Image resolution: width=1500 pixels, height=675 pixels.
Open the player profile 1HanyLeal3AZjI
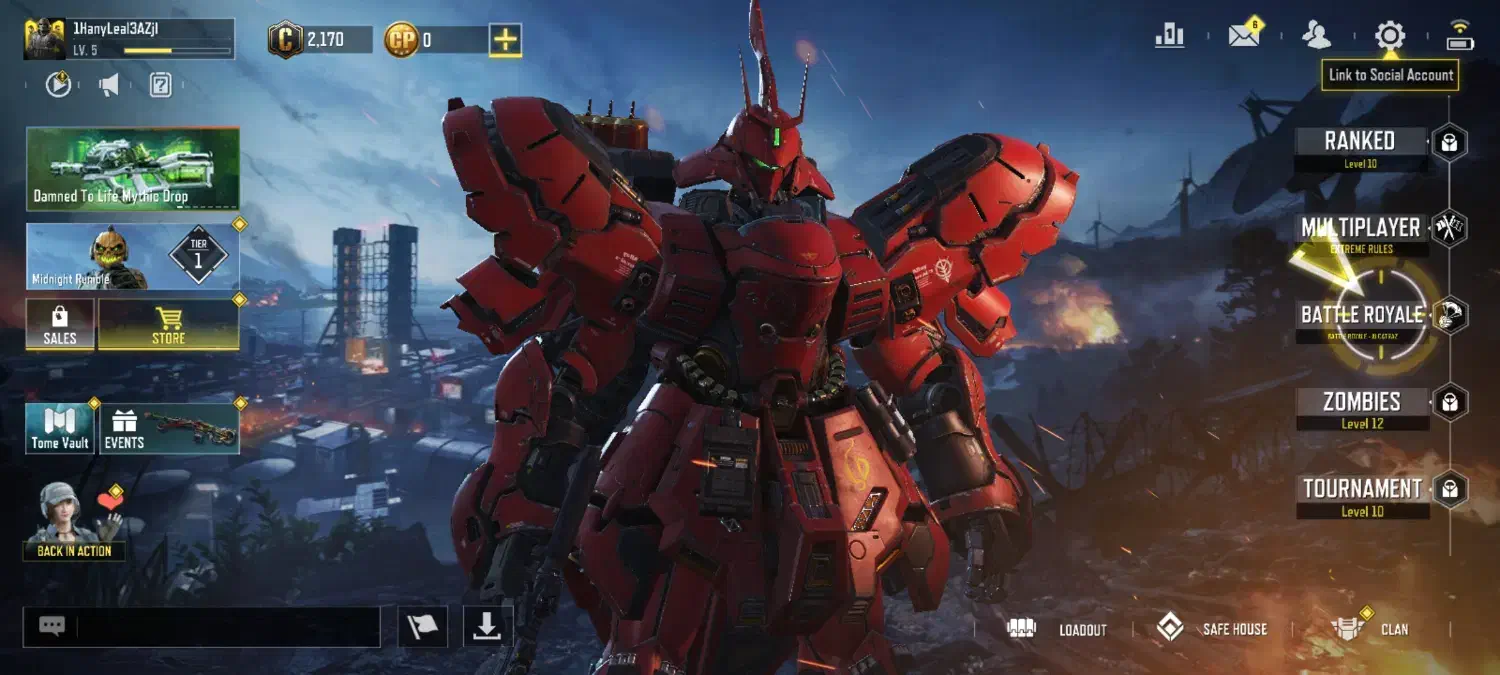click(128, 40)
